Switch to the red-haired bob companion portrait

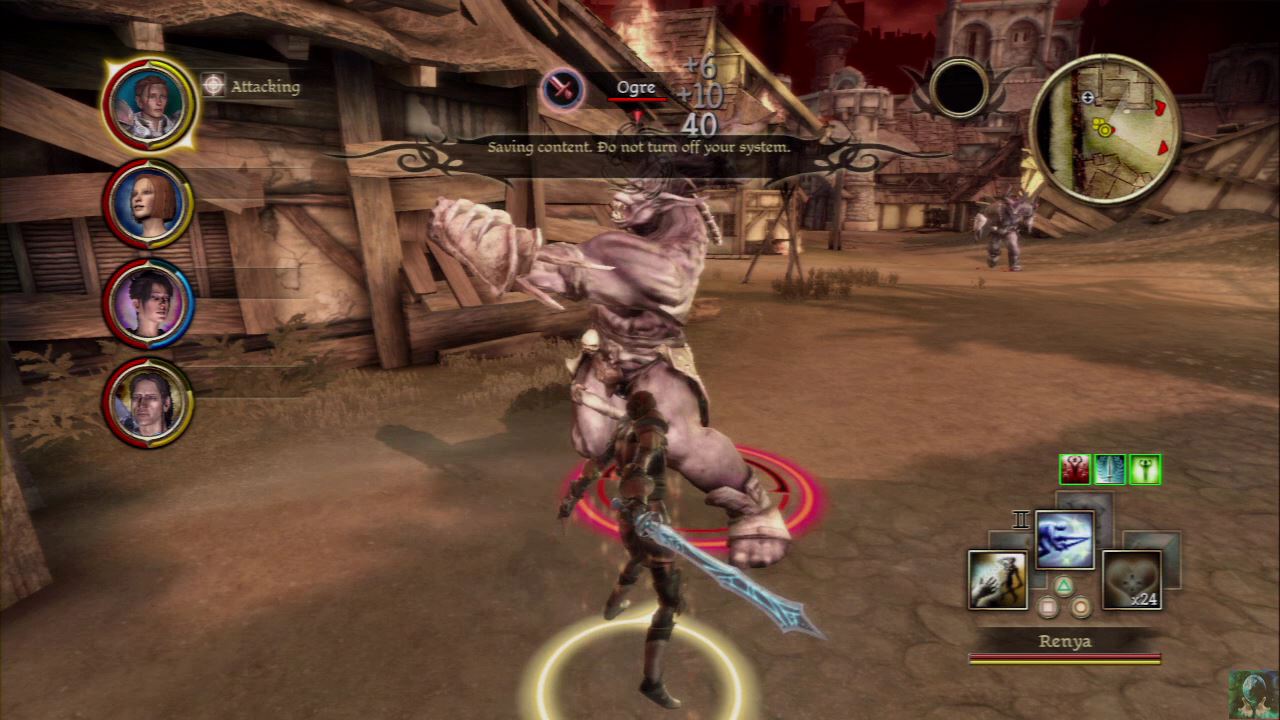pyautogui.click(x=148, y=203)
